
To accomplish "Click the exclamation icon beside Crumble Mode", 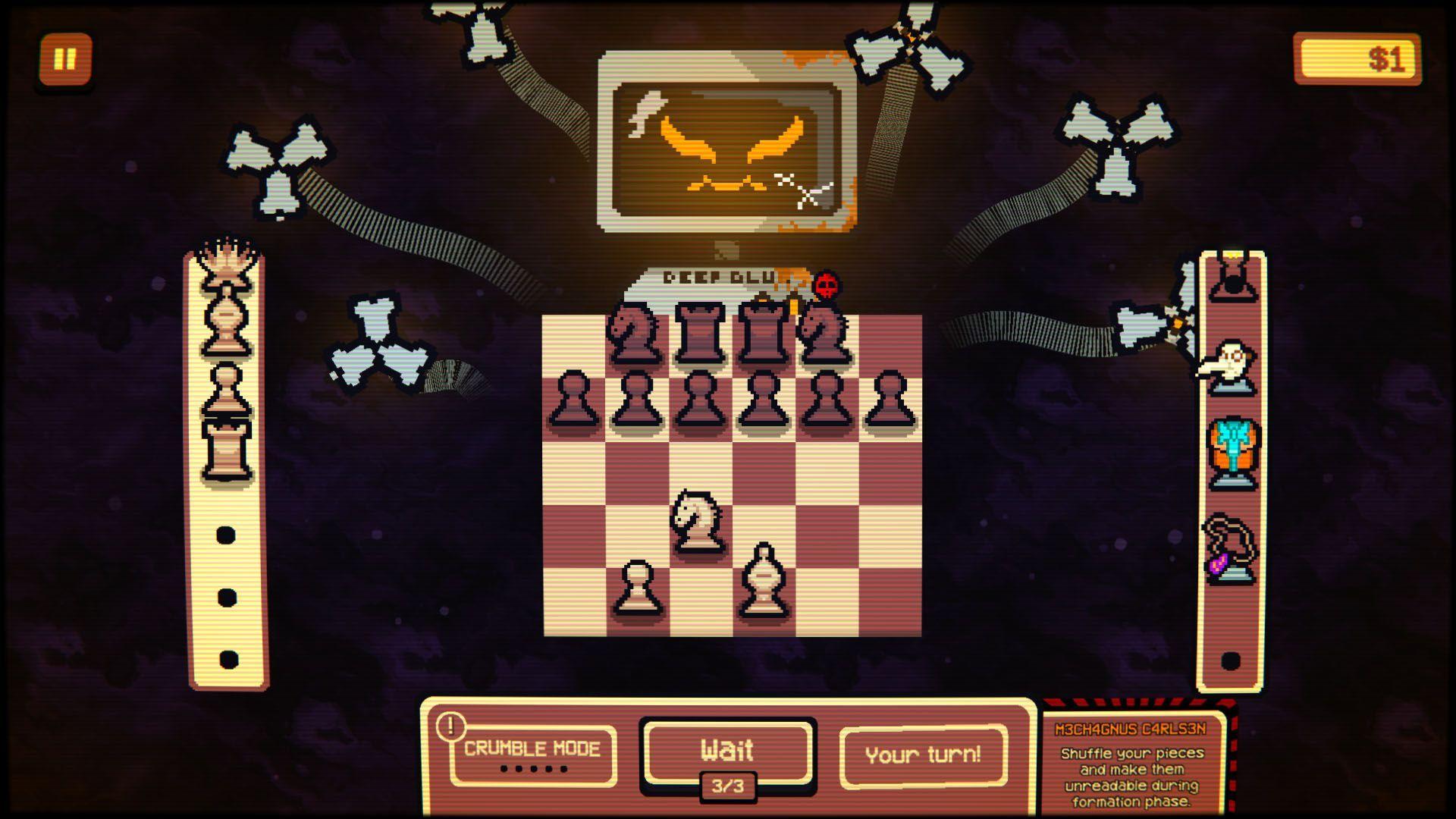I will tap(450, 725).
